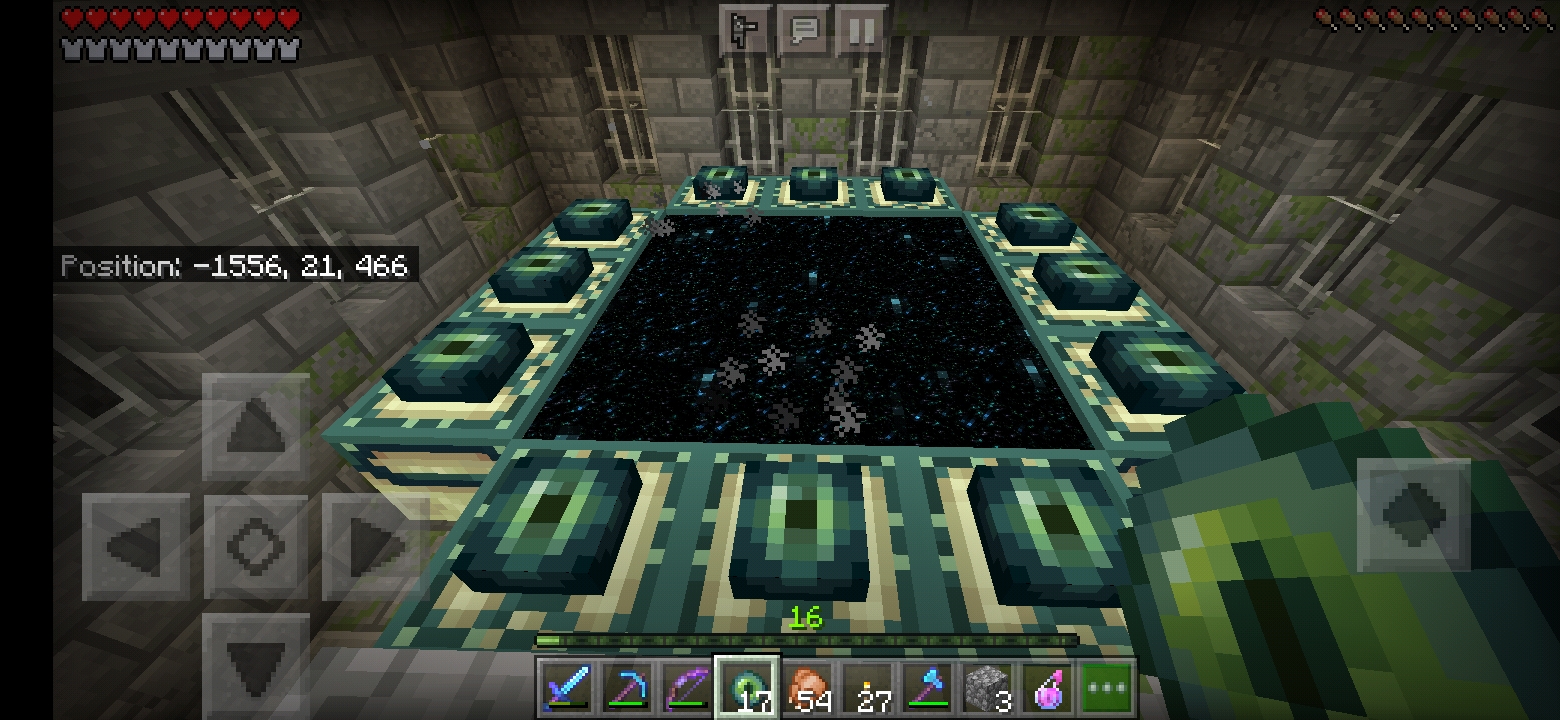Viewport: 1560px width, 720px height.
Task: Tap the move right arrow
Action: [372, 547]
